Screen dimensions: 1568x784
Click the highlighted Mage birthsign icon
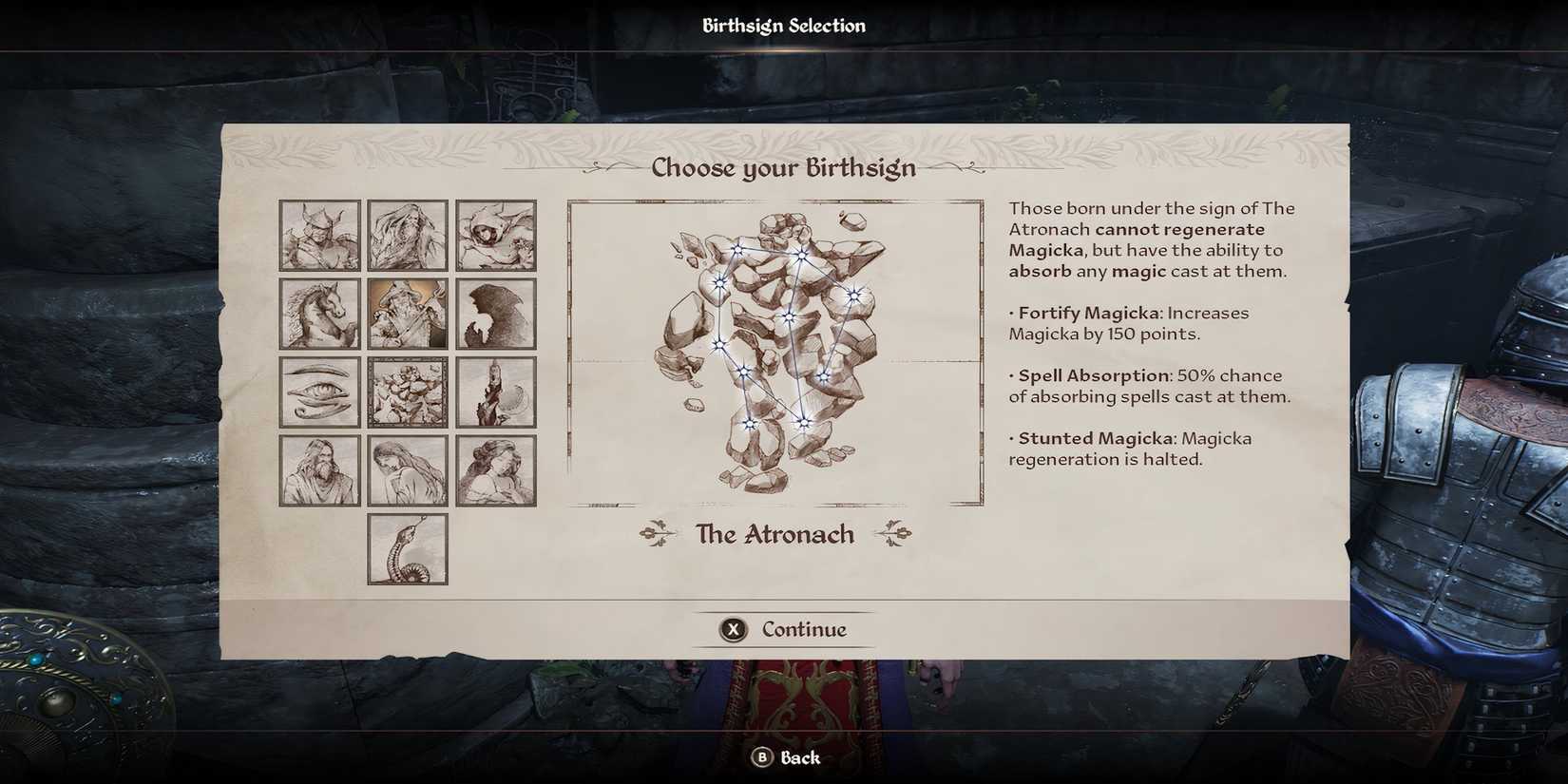407,313
